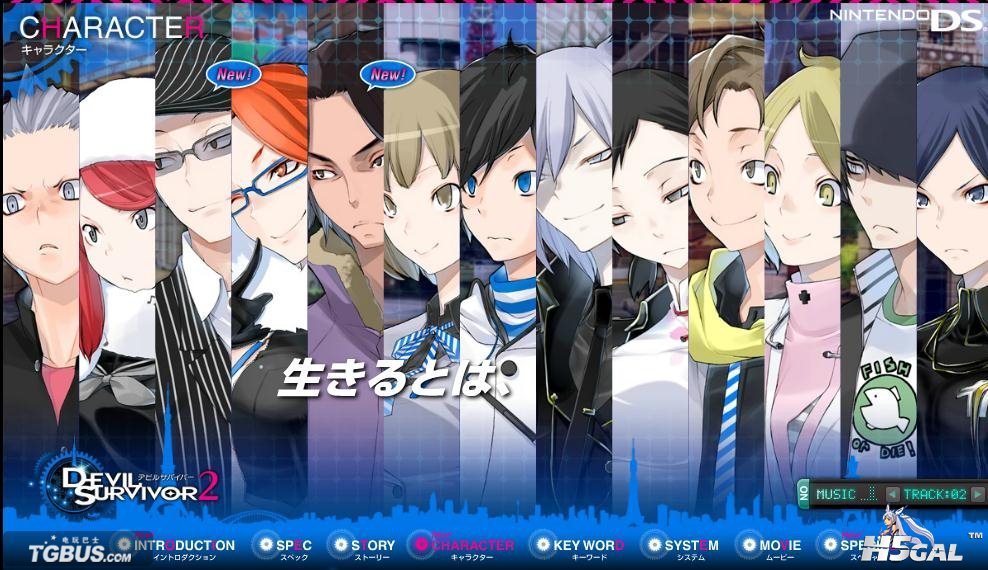This screenshot has height=570, width=988.
Task: Choose the blonde girl in pink cardigan
Action: 801,250
